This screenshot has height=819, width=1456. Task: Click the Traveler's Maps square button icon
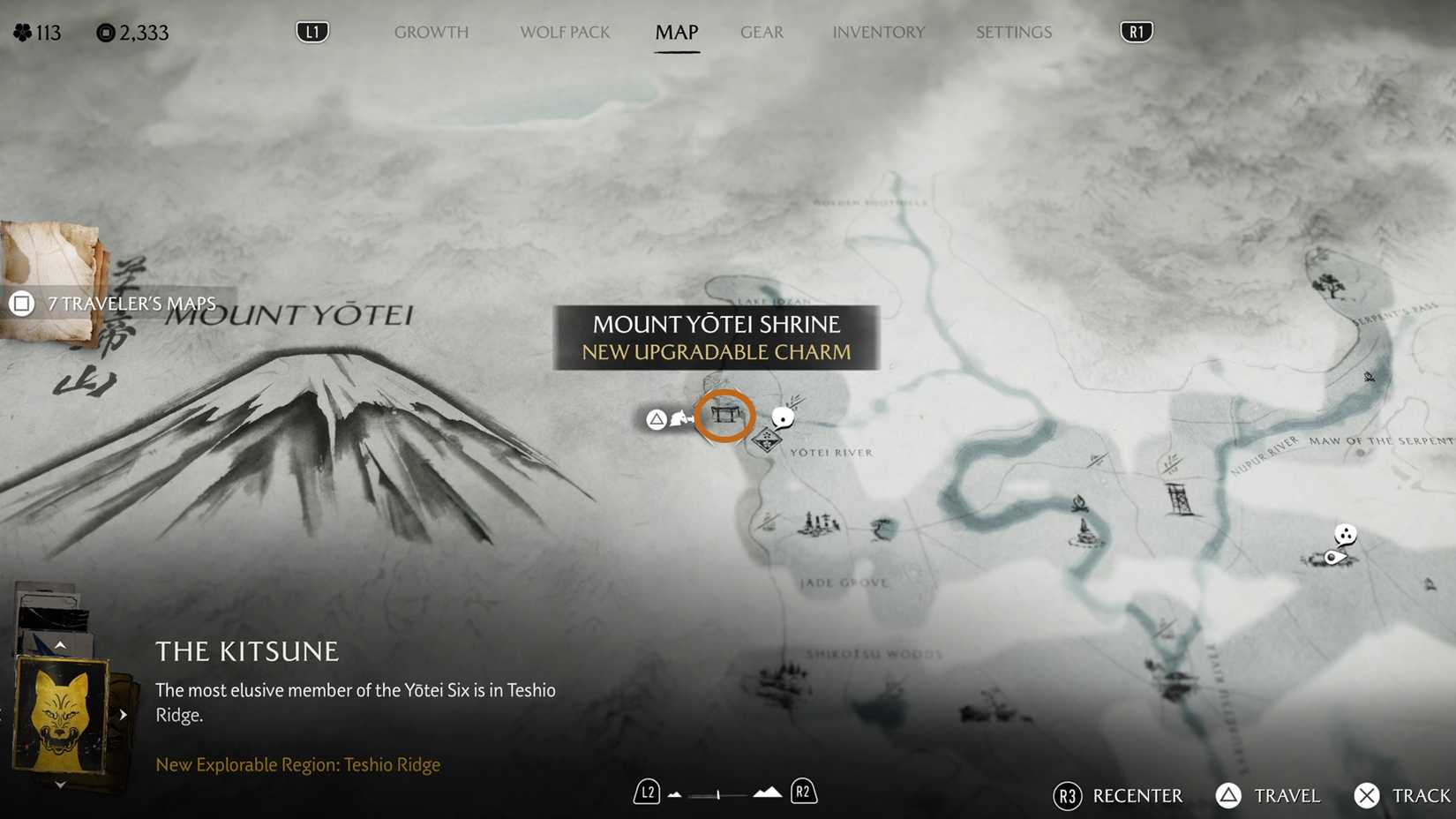pyautogui.click(x=20, y=303)
